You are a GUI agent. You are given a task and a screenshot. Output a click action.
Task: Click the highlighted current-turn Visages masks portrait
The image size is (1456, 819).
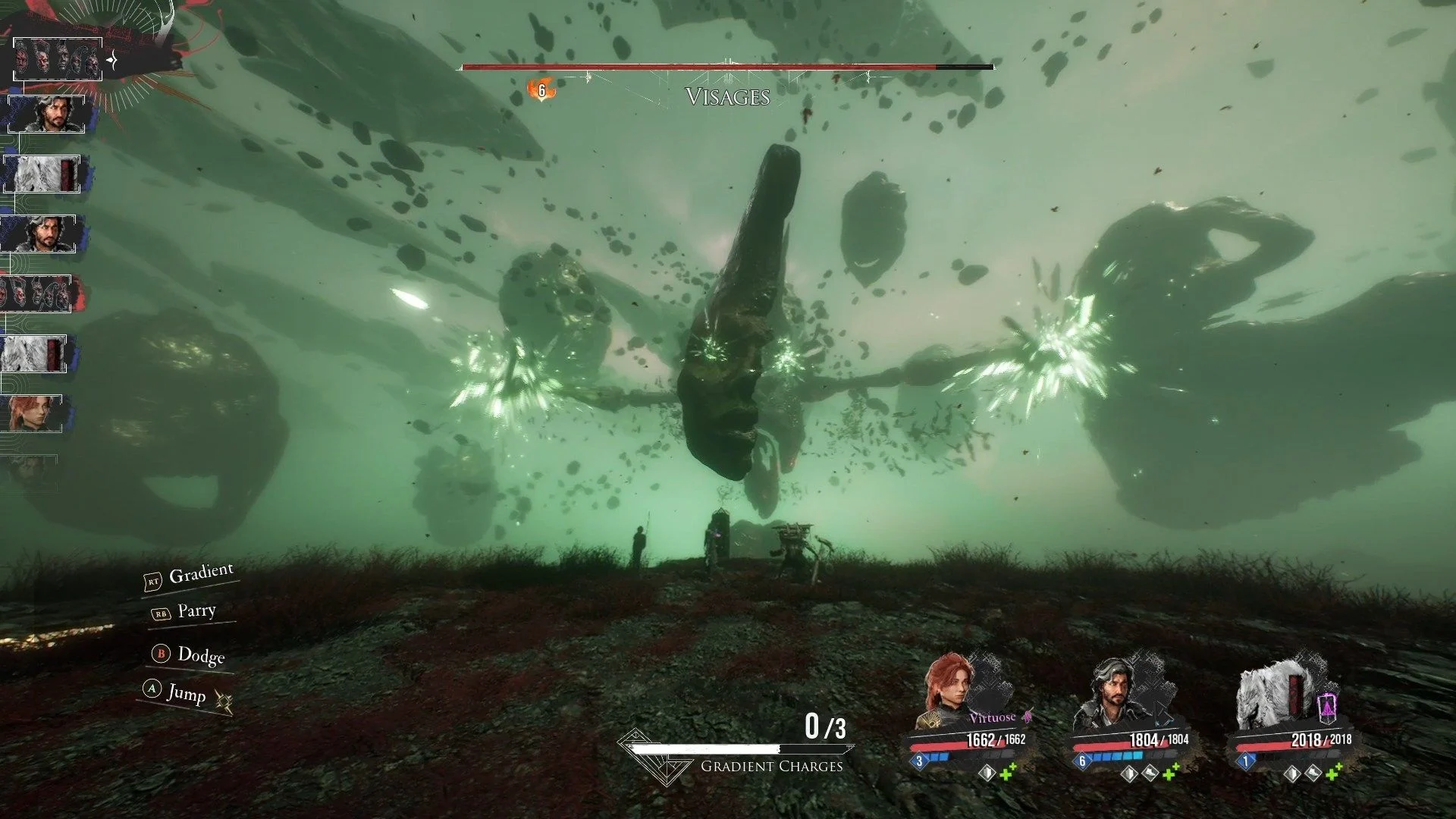click(57, 59)
